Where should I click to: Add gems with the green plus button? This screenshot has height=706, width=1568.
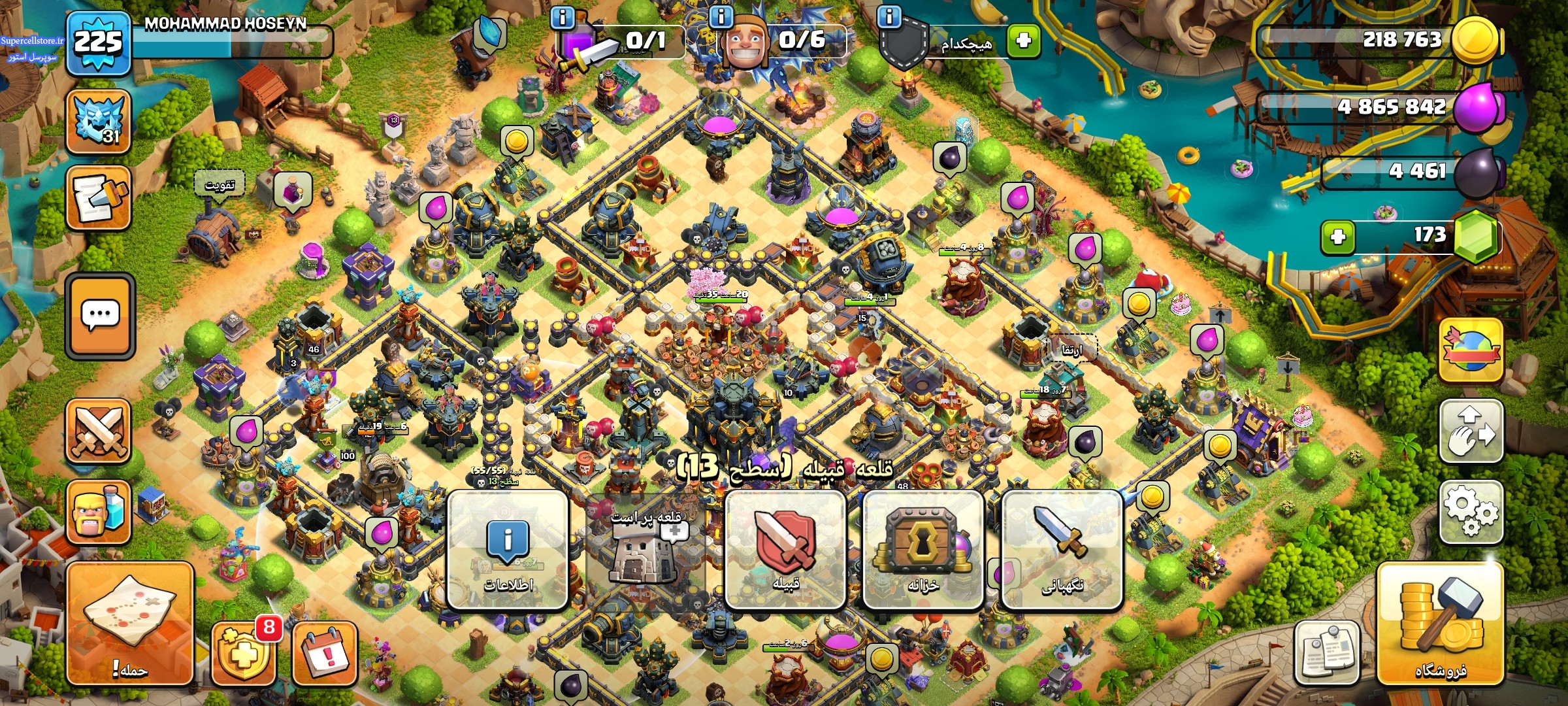[1337, 236]
